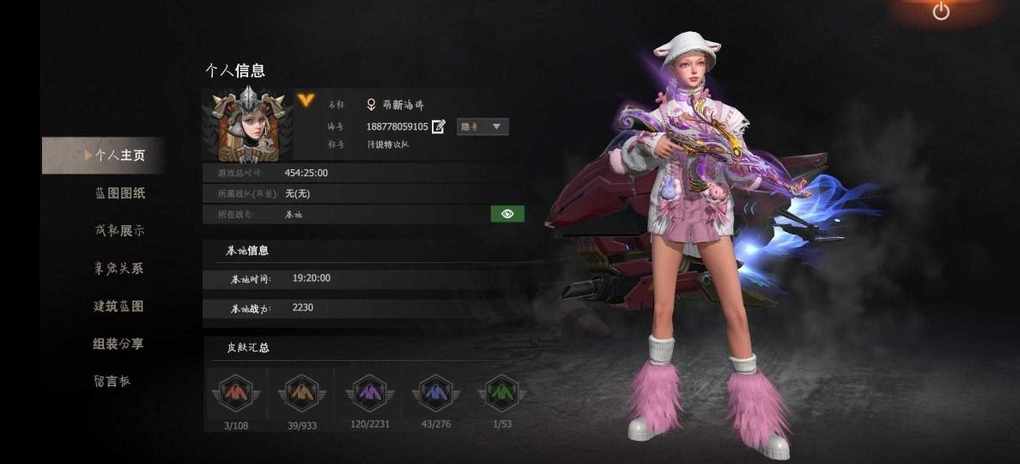
Task: Select the blue skin icon showing 43/276
Action: [435, 393]
